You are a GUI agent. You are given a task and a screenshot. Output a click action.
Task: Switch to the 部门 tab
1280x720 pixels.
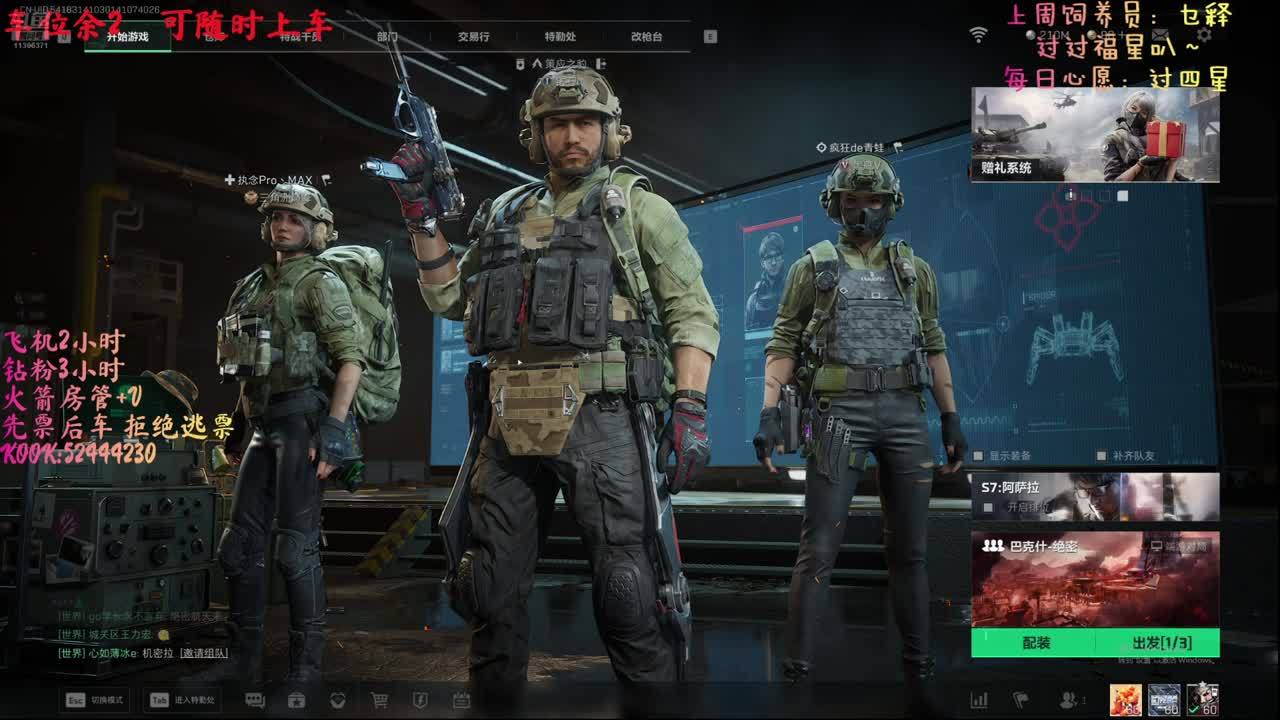click(x=387, y=37)
